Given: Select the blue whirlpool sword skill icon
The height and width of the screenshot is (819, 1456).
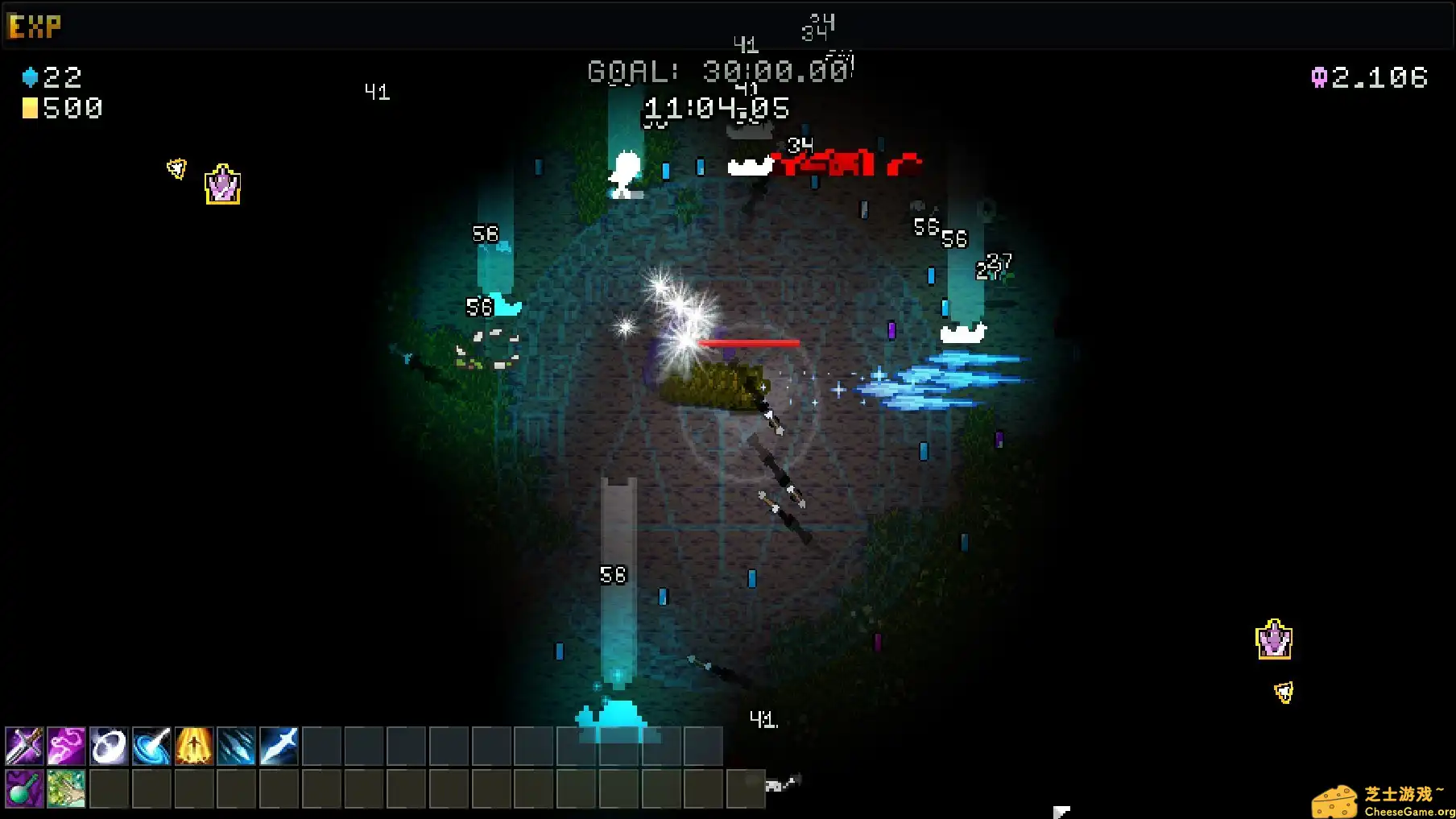Looking at the screenshot, I should coord(154,747).
